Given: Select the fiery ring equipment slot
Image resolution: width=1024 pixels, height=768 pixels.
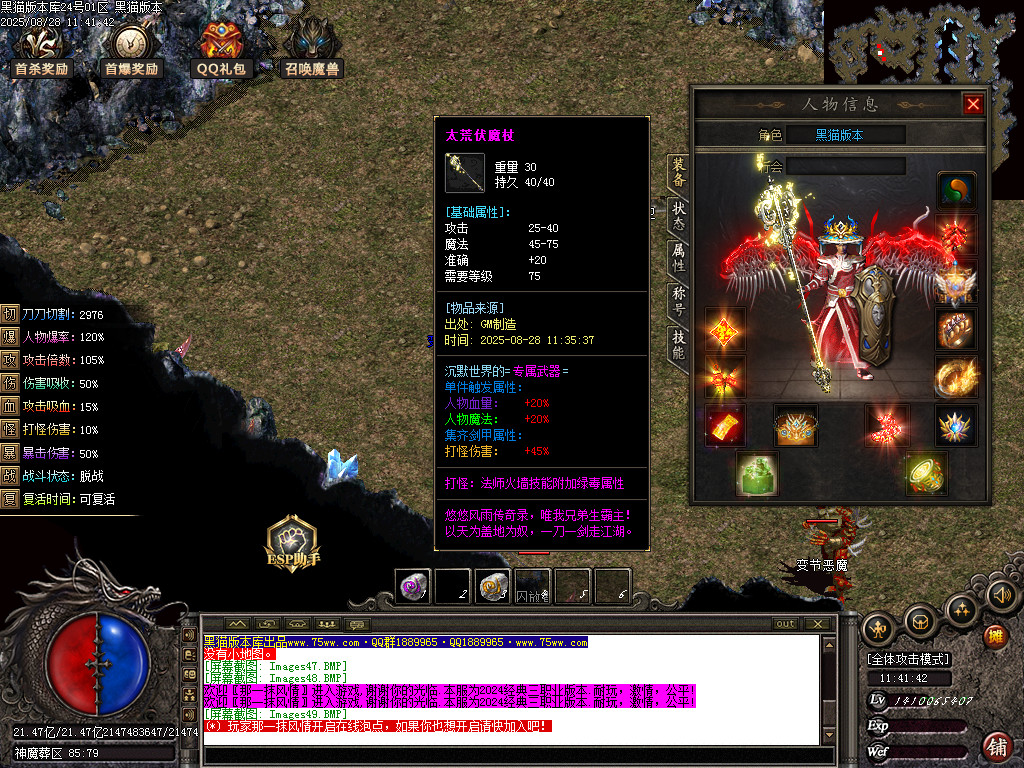Looking at the screenshot, I should pos(956,376).
